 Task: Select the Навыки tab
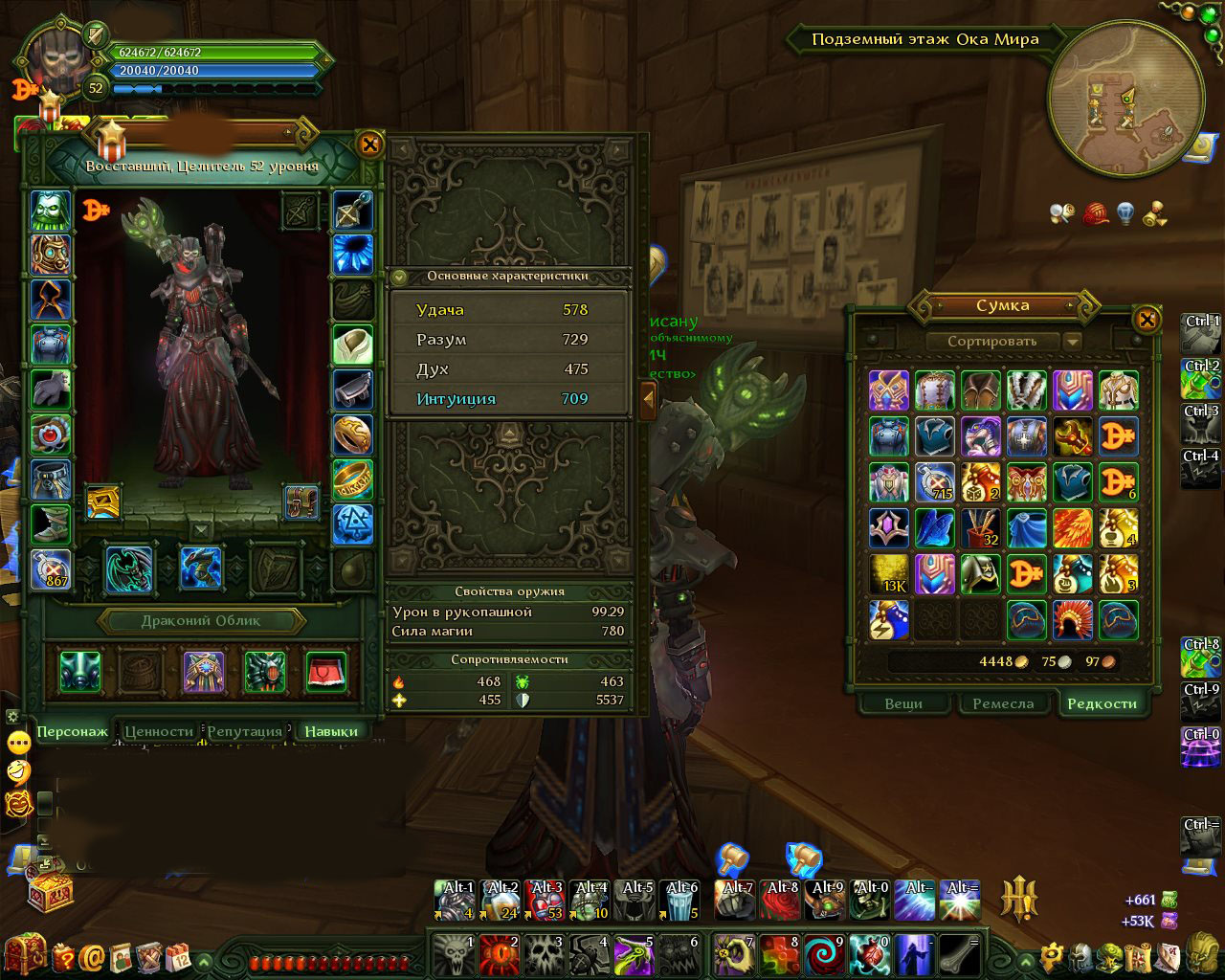331,731
